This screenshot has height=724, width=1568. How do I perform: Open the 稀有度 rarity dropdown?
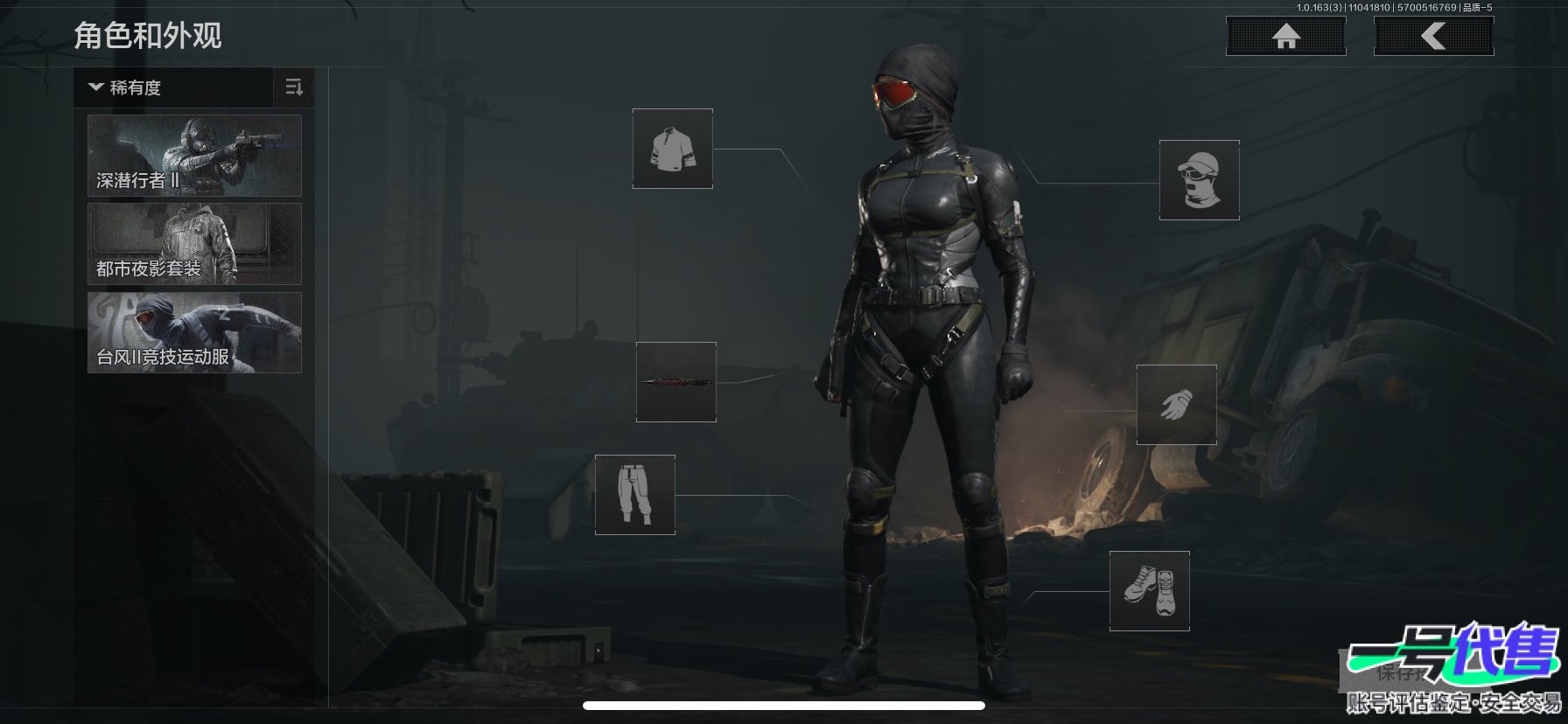173,87
